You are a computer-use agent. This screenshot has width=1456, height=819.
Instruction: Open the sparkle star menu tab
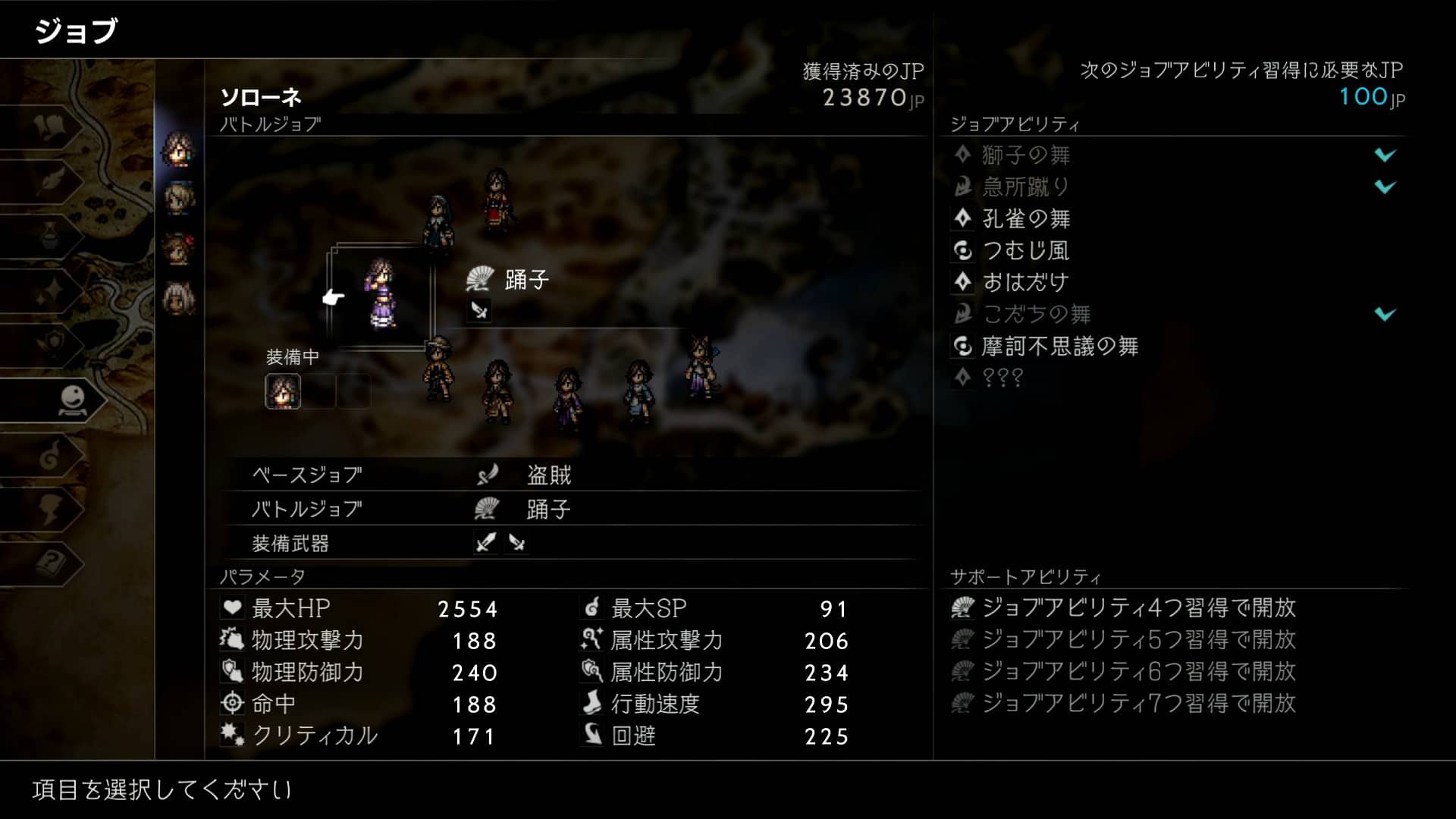pyautogui.click(x=52, y=291)
